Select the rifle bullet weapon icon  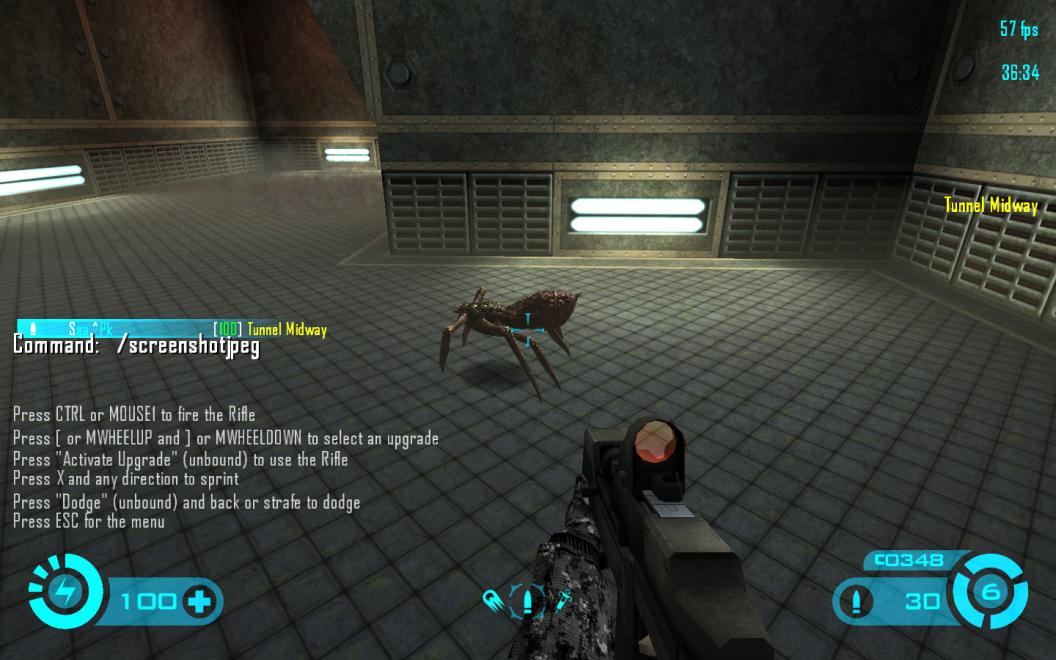pos(528,601)
